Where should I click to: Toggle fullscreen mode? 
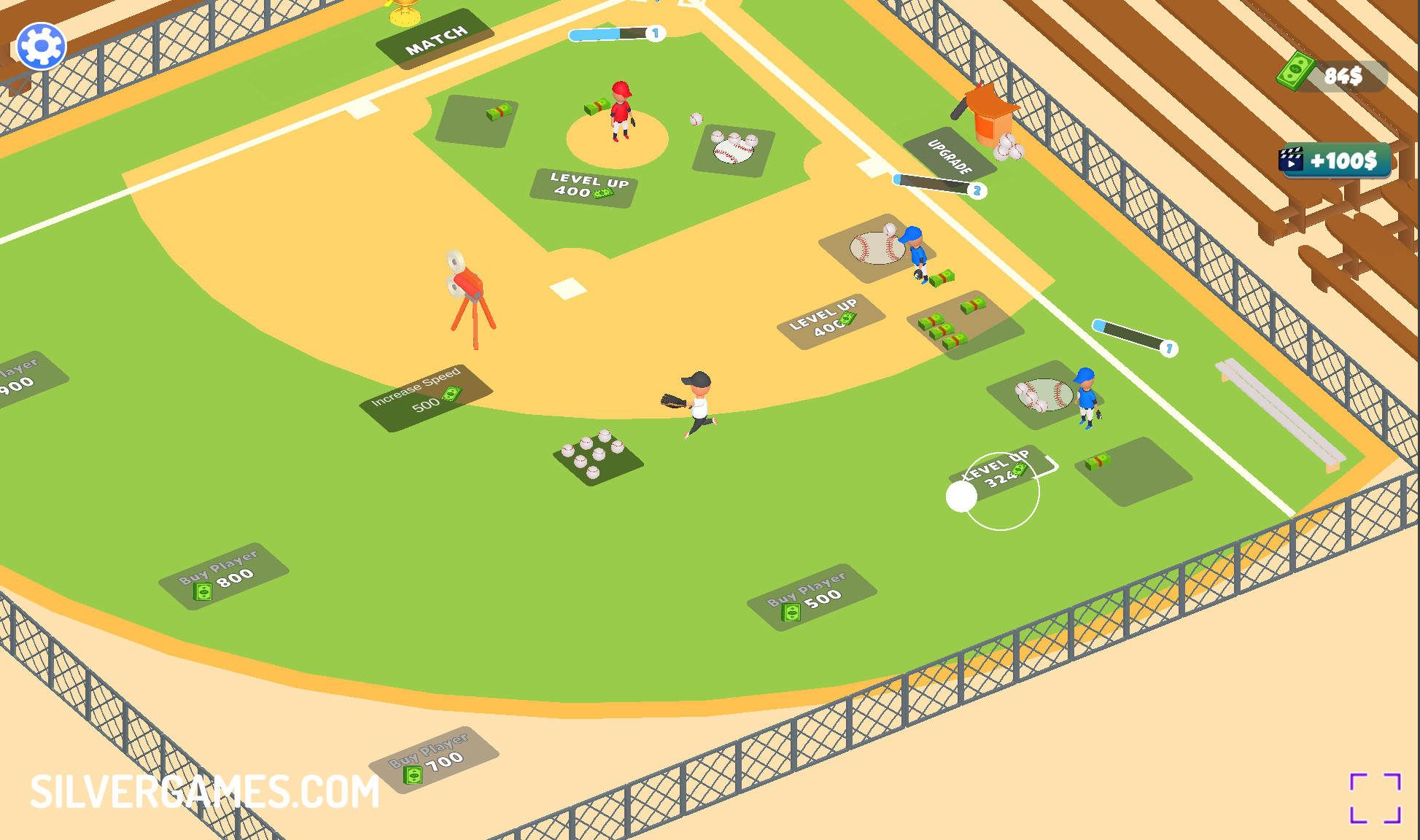[x=1375, y=798]
